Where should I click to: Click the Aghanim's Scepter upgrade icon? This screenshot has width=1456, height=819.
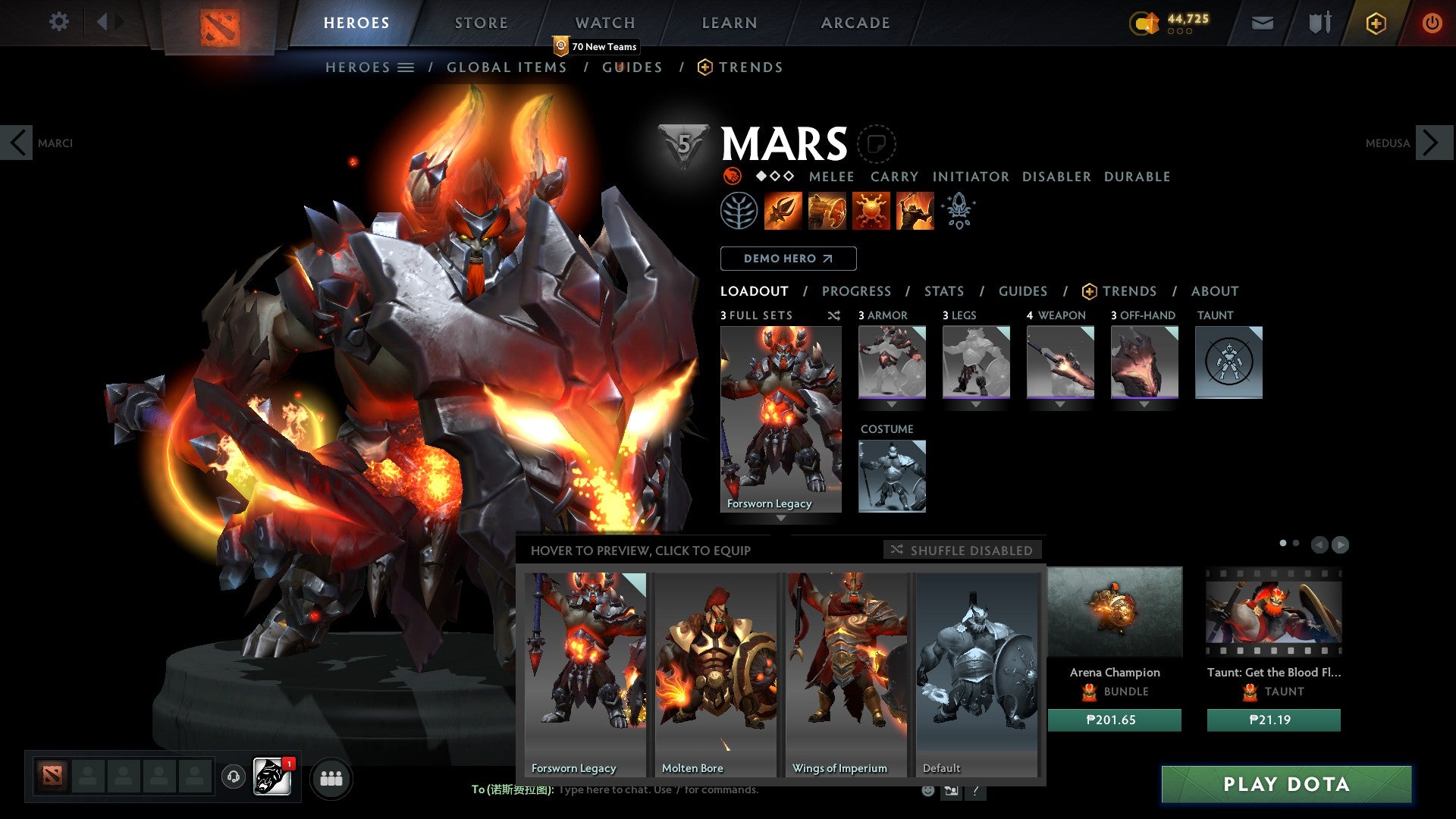[x=958, y=211]
